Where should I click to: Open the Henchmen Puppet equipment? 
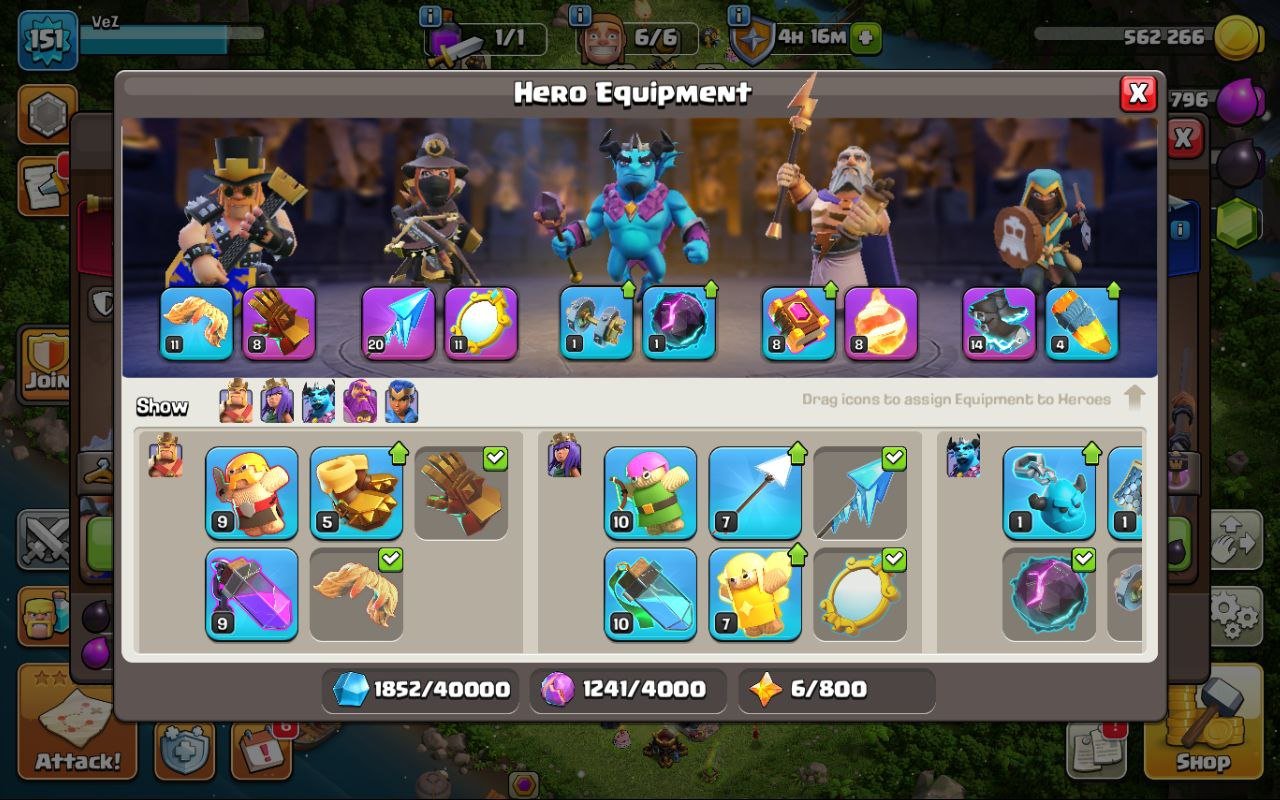(1048, 490)
